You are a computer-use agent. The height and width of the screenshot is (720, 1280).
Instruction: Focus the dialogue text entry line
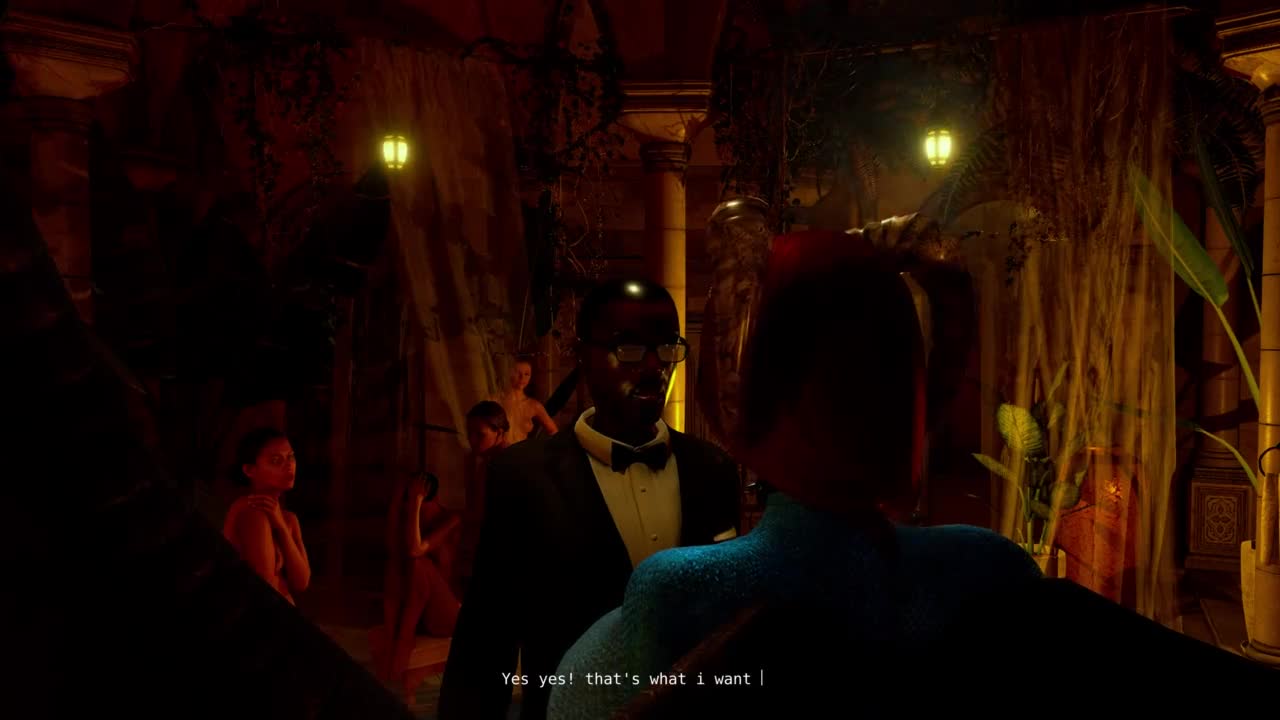tap(632, 679)
